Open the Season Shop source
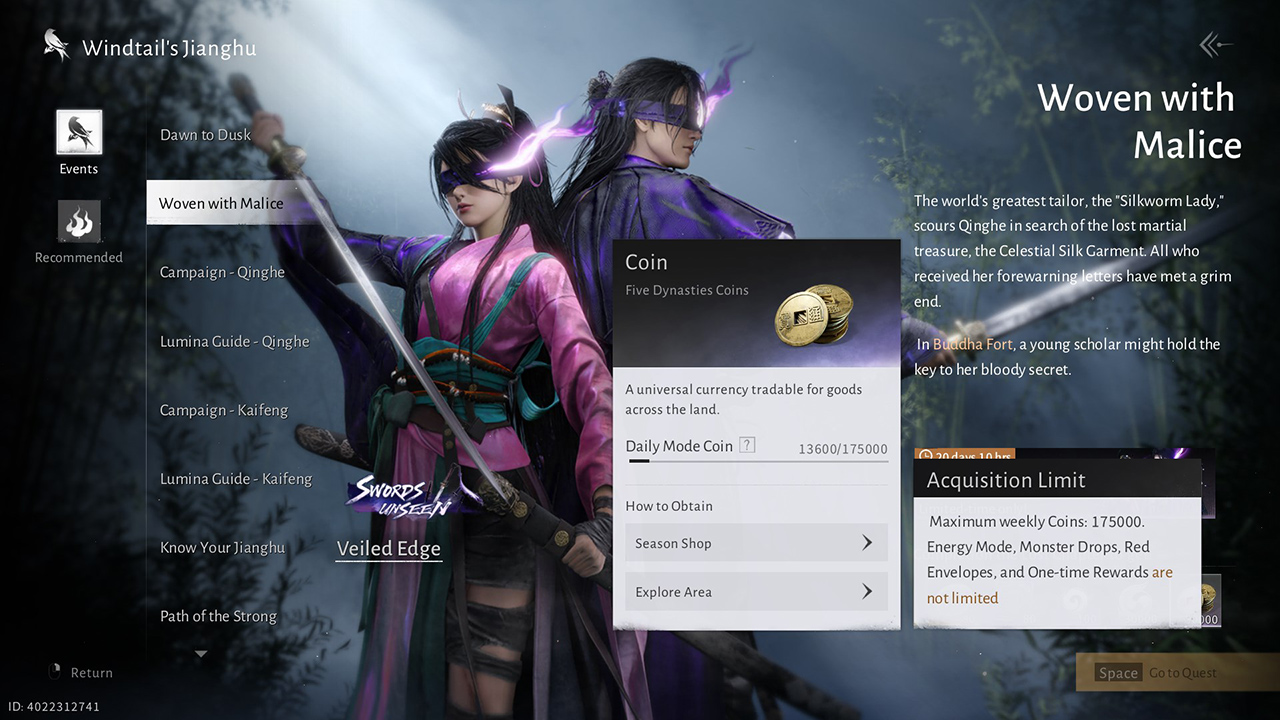1280x720 pixels. tap(756, 543)
